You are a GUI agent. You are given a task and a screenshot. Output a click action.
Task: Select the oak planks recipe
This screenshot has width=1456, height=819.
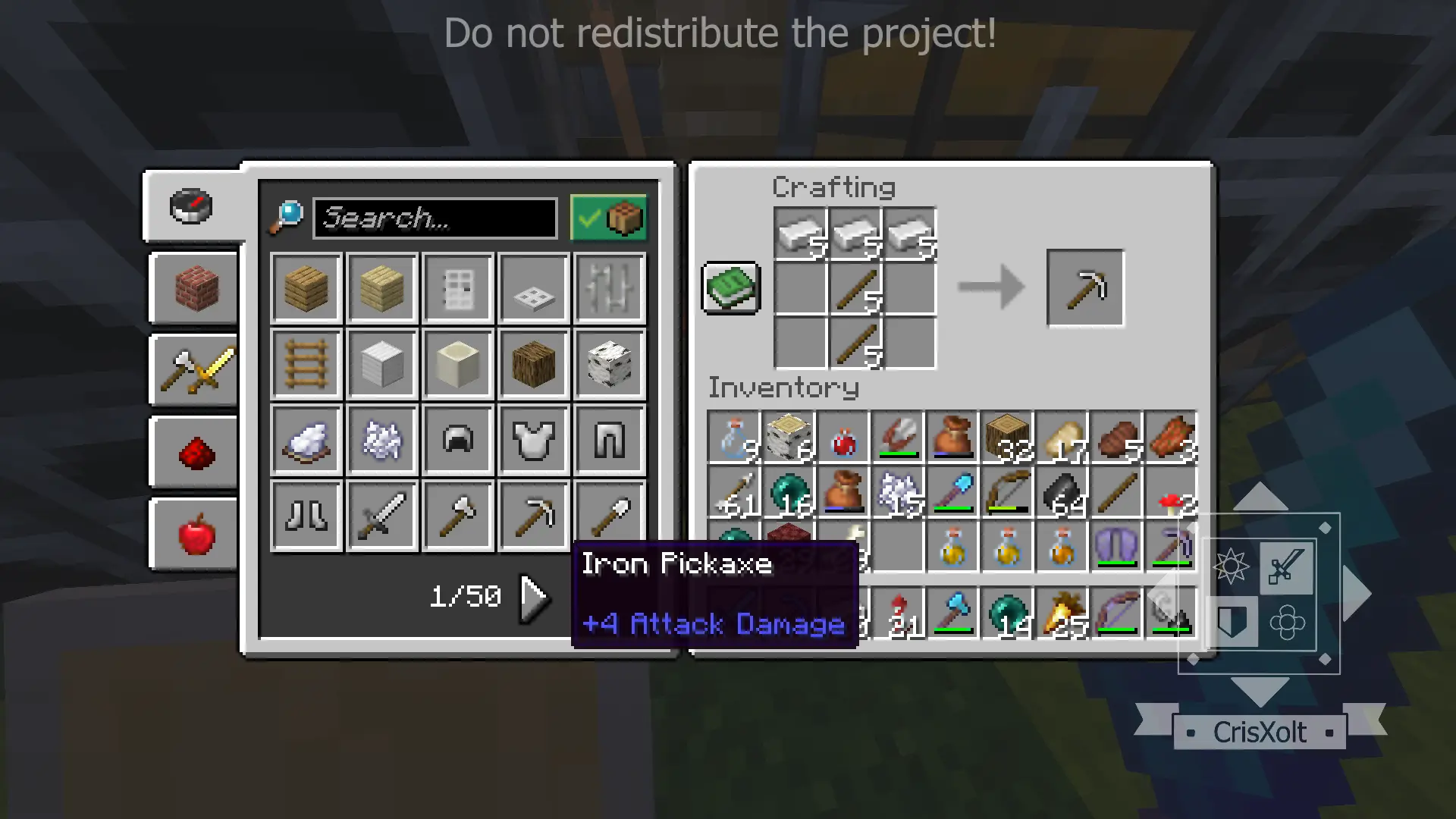306,288
